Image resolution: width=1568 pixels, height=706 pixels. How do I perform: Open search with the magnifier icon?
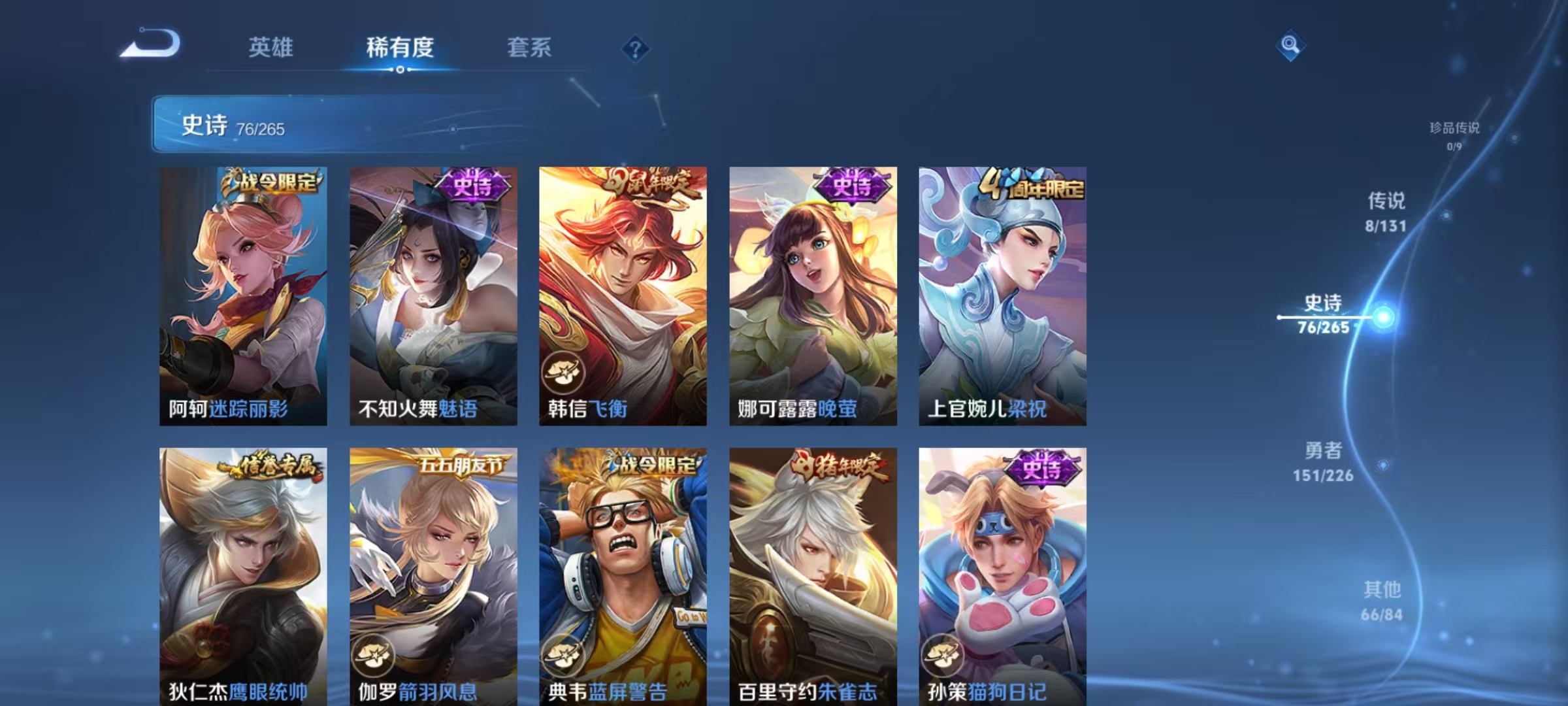point(1290,44)
